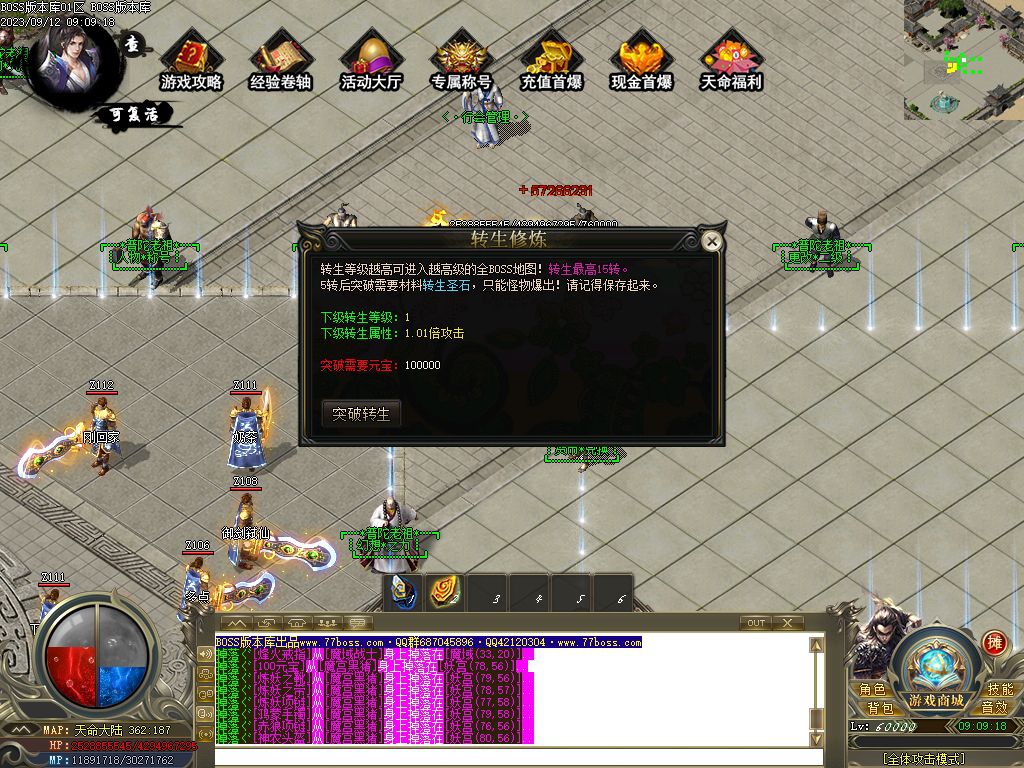Open the 技能 skills panel

click(1000, 689)
